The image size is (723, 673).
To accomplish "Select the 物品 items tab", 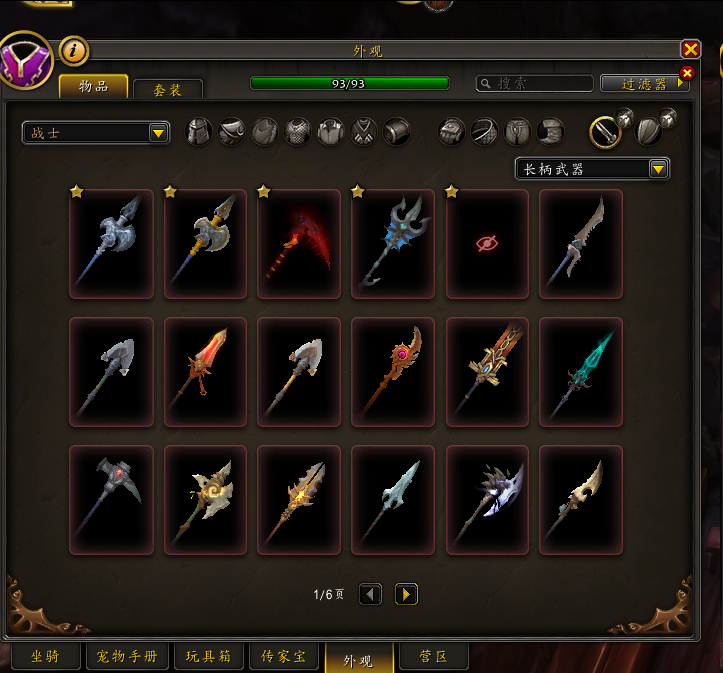I will click(x=93, y=87).
